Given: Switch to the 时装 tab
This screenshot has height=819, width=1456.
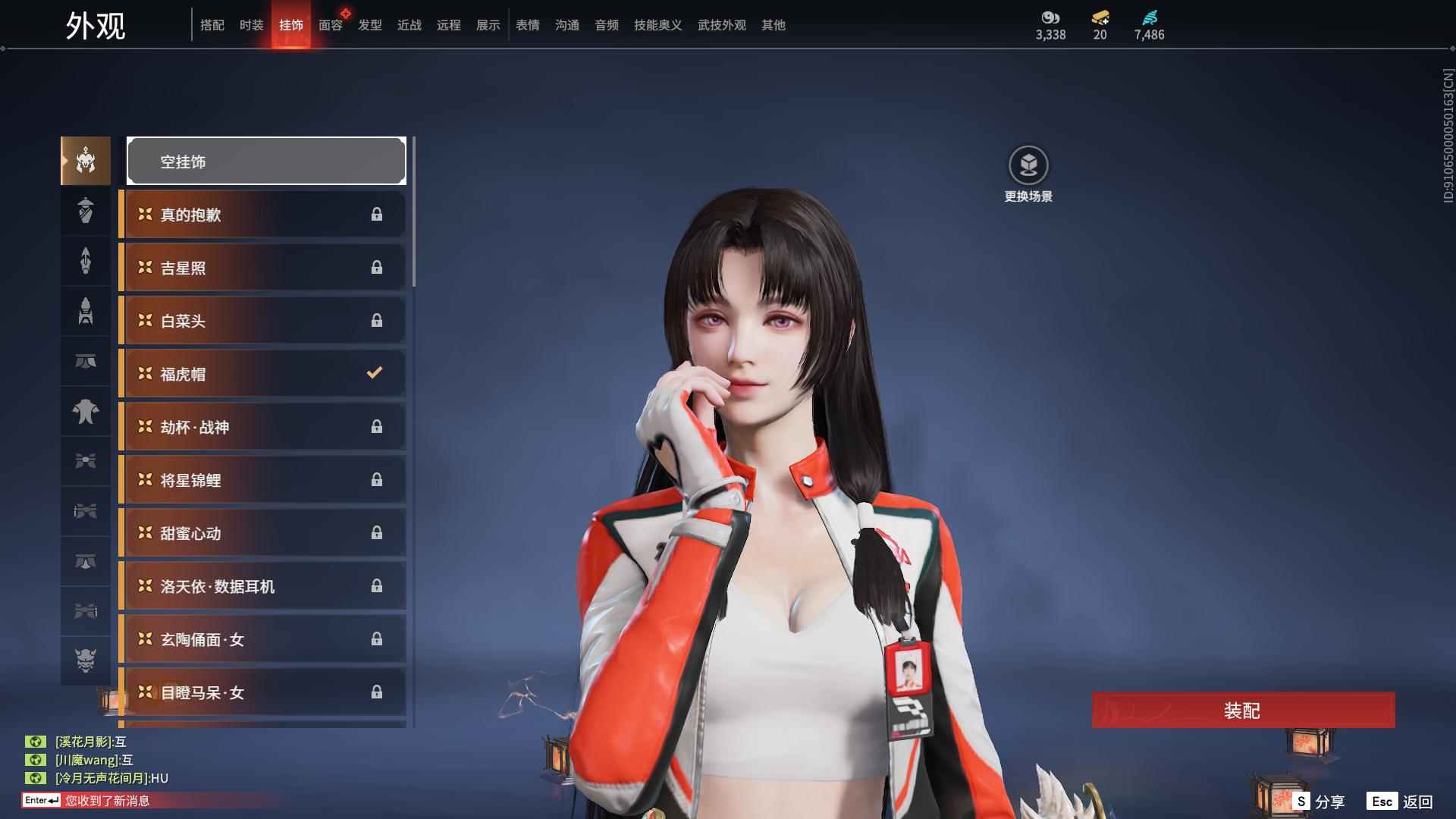Looking at the screenshot, I should coord(251,25).
